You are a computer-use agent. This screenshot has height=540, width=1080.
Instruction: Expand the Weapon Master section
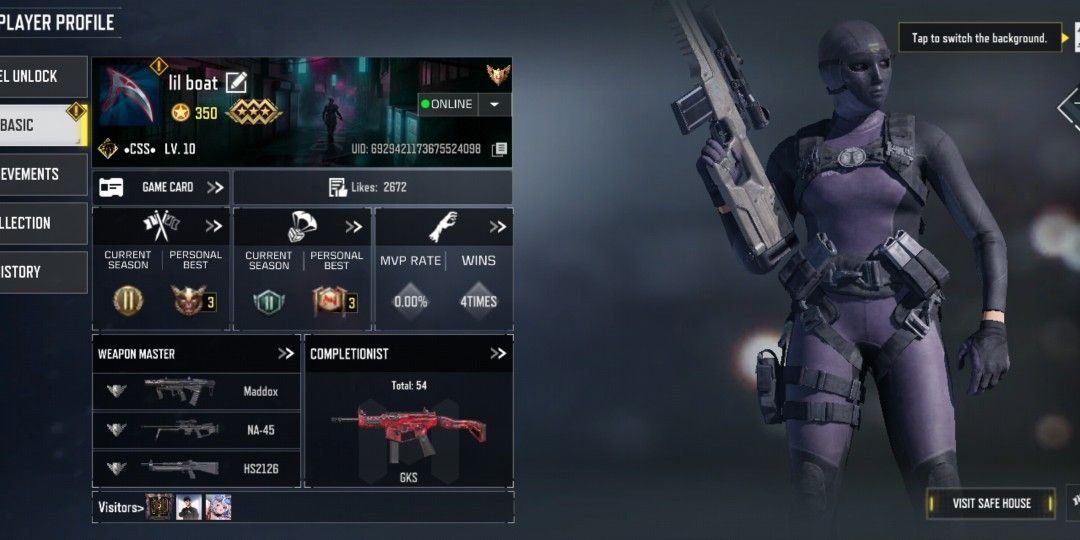[x=286, y=354]
